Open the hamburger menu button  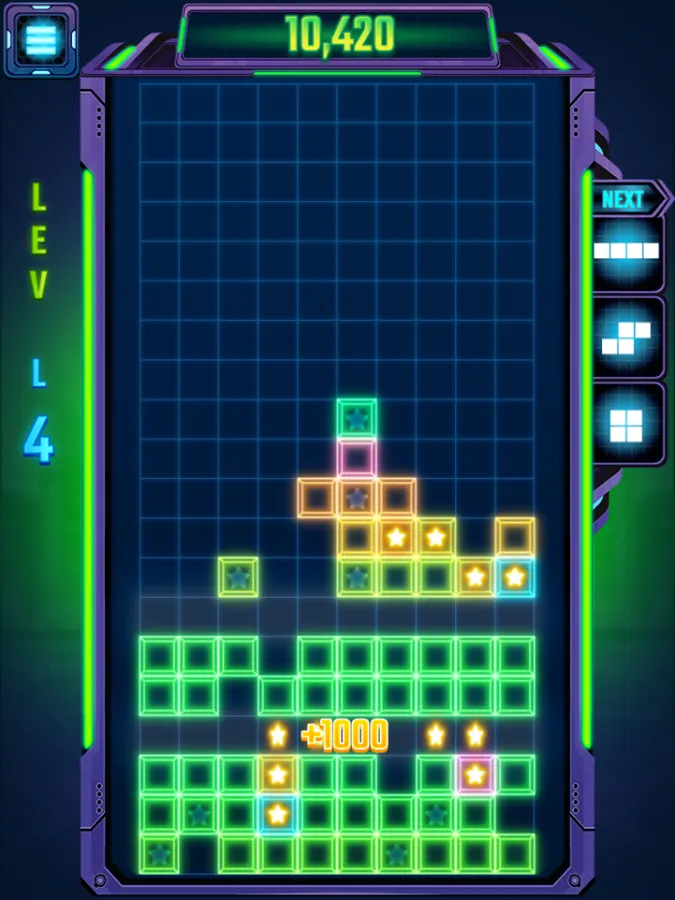click(x=41, y=39)
